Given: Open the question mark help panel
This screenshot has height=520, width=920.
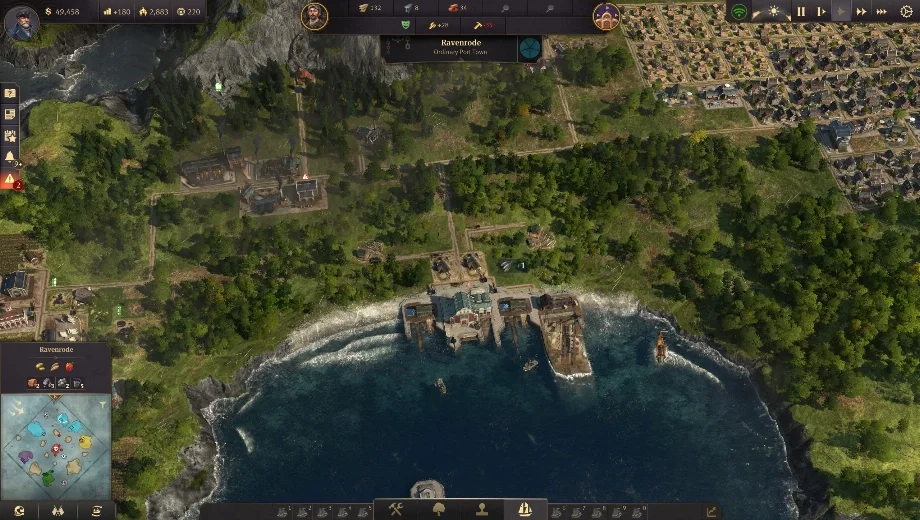Looking at the screenshot, I should click(x=10, y=93).
